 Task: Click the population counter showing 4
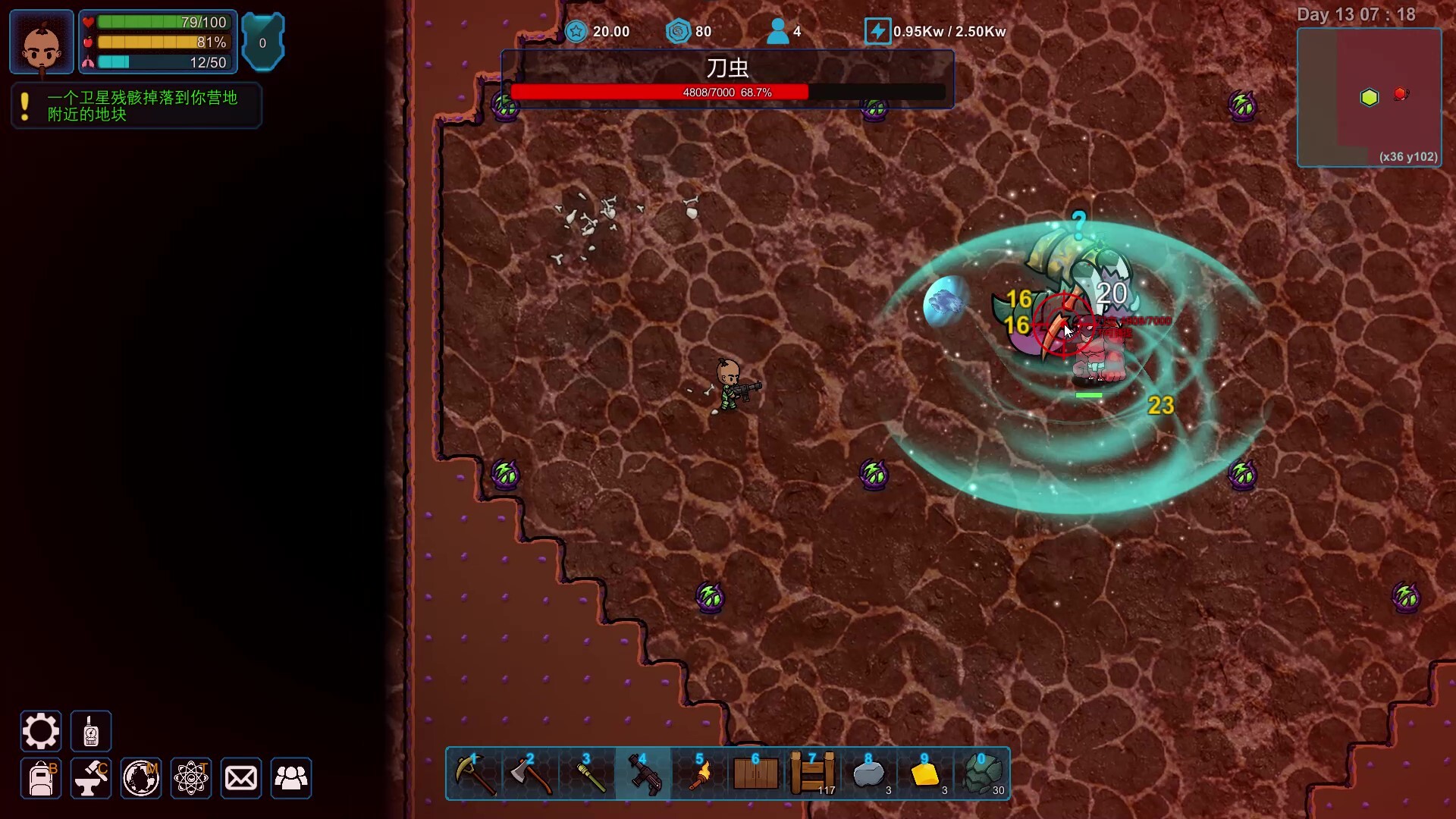coord(784,31)
